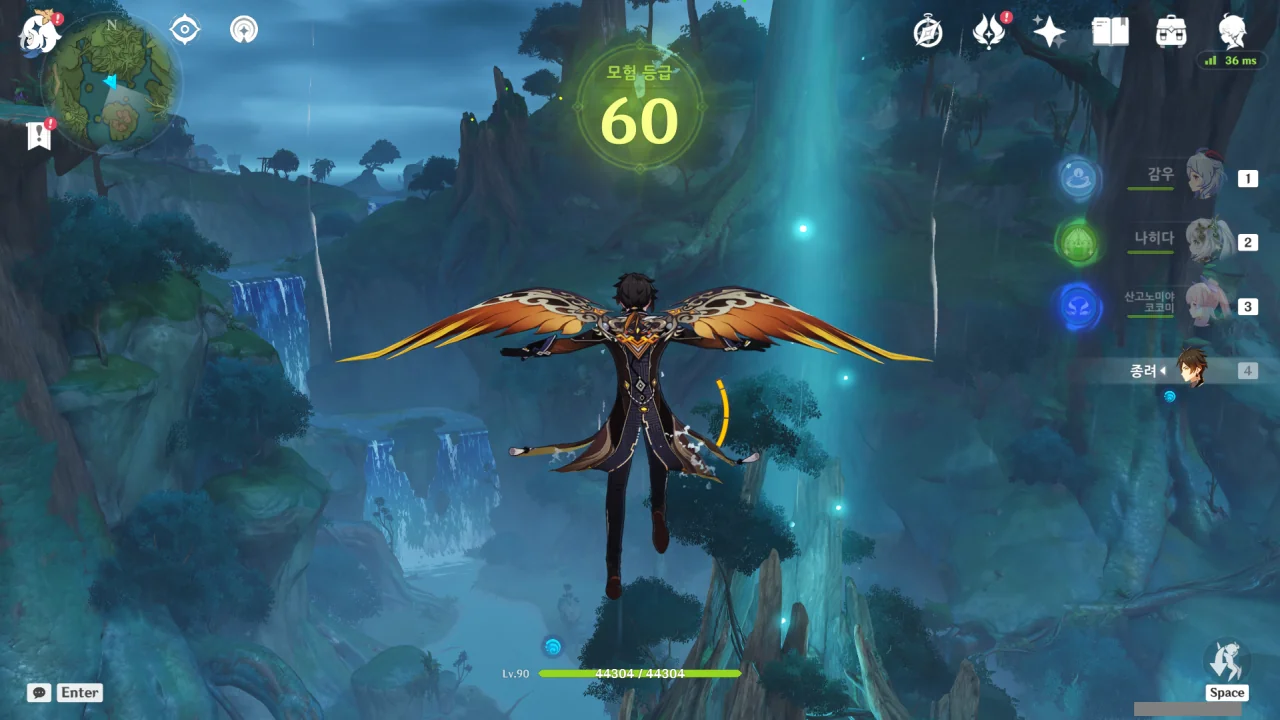Open the circular minimap
The width and height of the screenshot is (1280, 720).
click(111, 82)
